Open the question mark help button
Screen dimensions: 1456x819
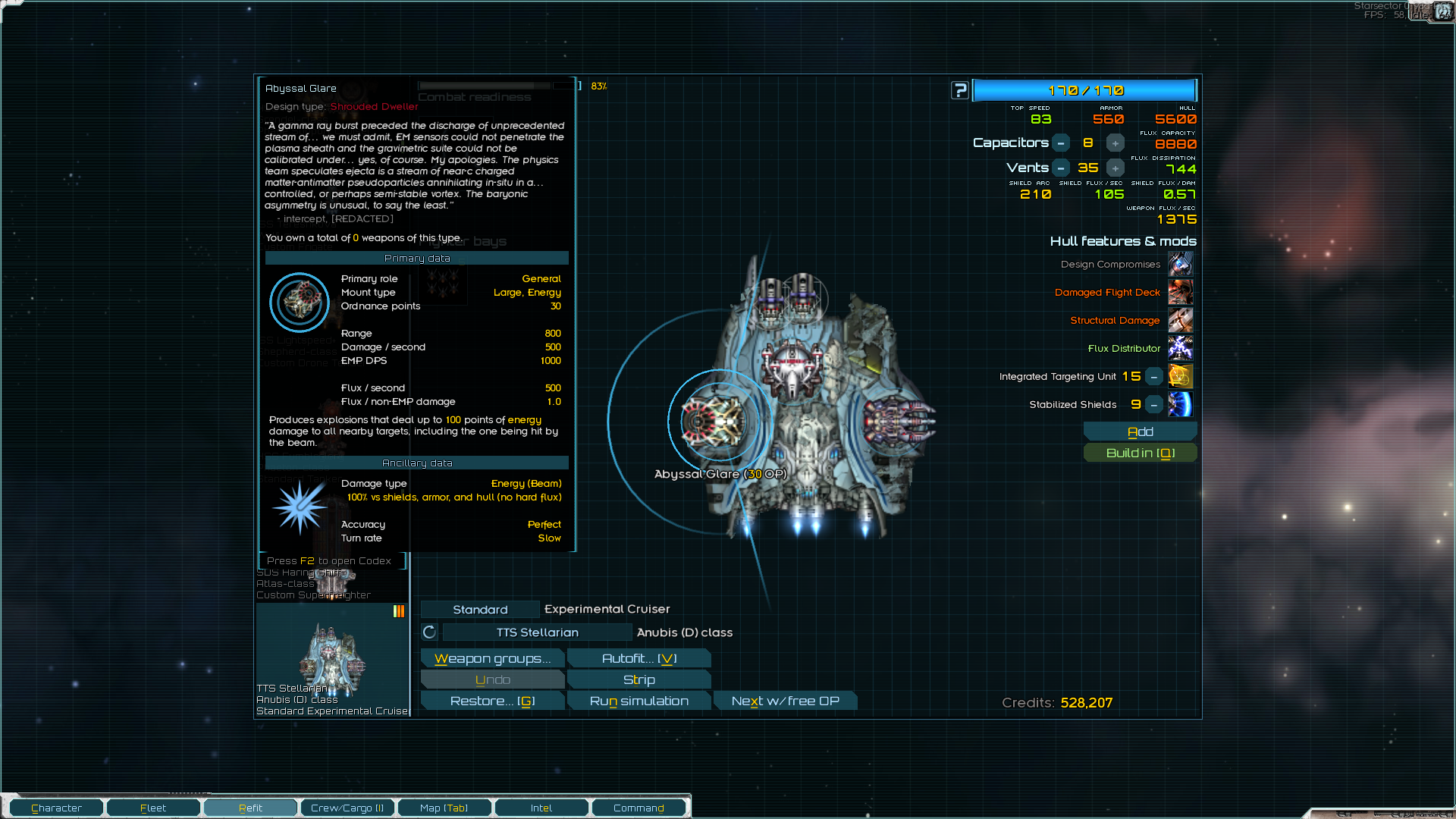960,90
